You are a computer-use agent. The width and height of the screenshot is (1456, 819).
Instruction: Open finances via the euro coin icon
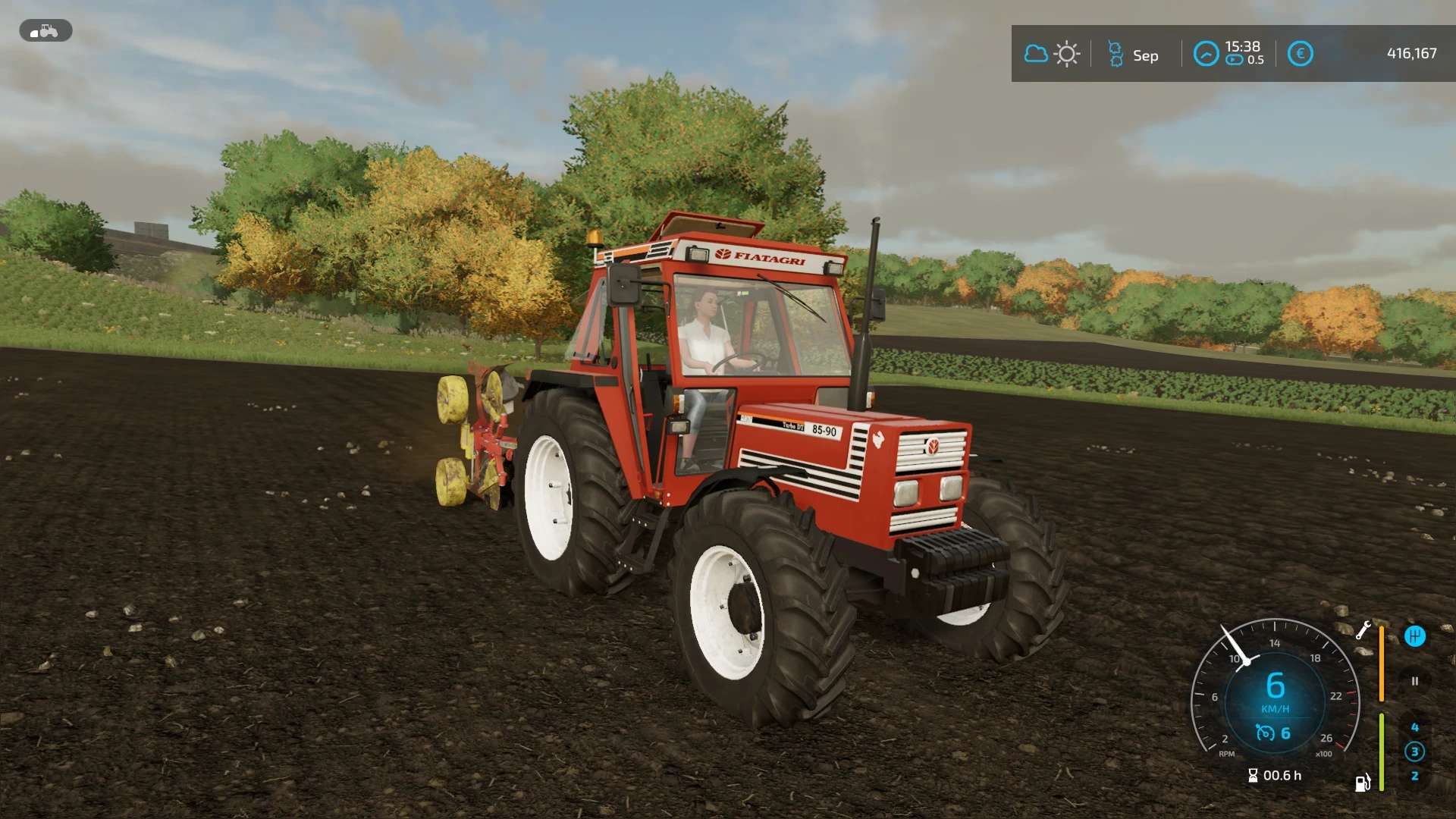pos(1300,54)
